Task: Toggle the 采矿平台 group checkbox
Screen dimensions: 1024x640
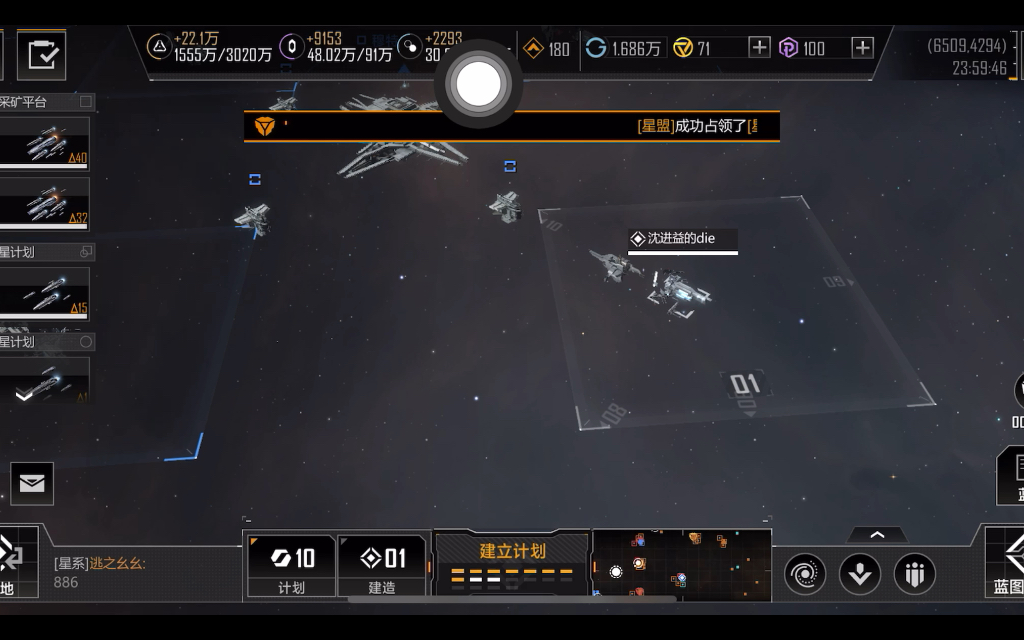Action: tap(86, 101)
